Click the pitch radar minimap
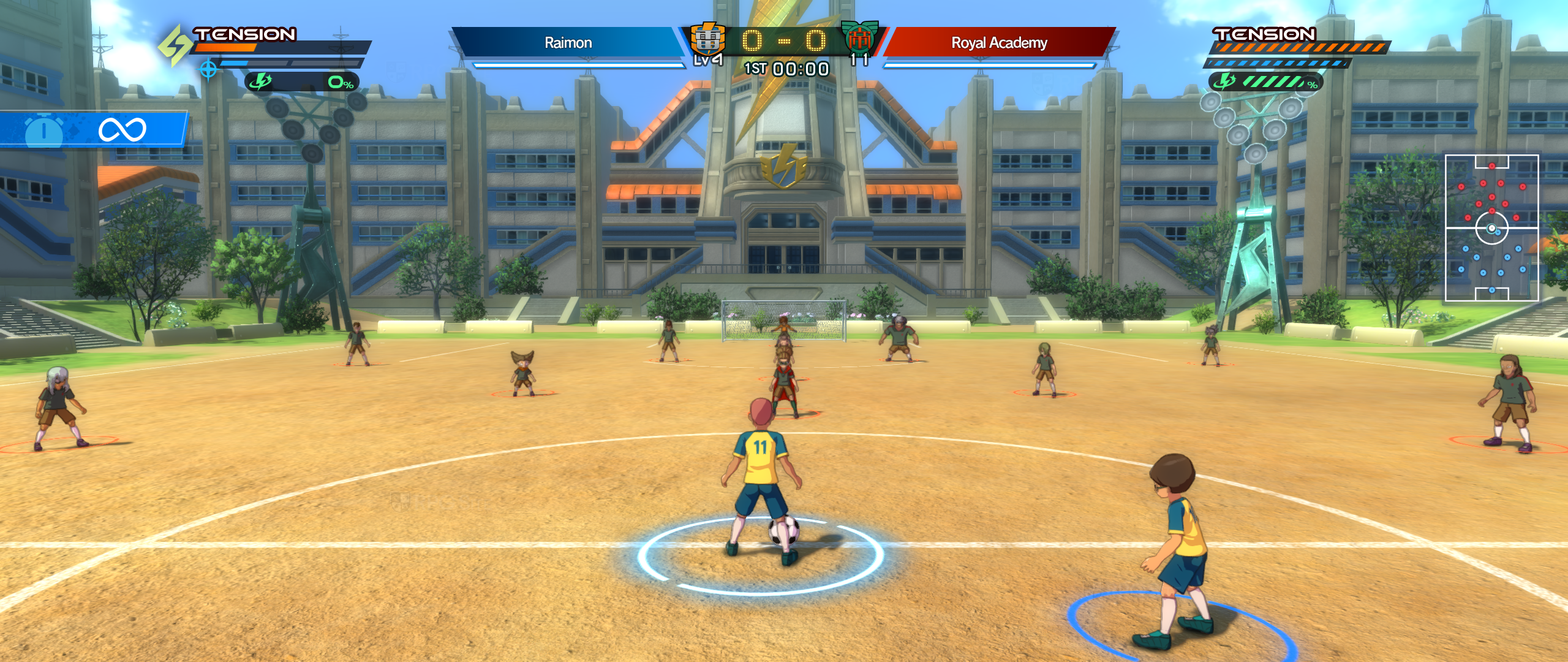Image resolution: width=1568 pixels, height=662 pixels. (1491, 228)
